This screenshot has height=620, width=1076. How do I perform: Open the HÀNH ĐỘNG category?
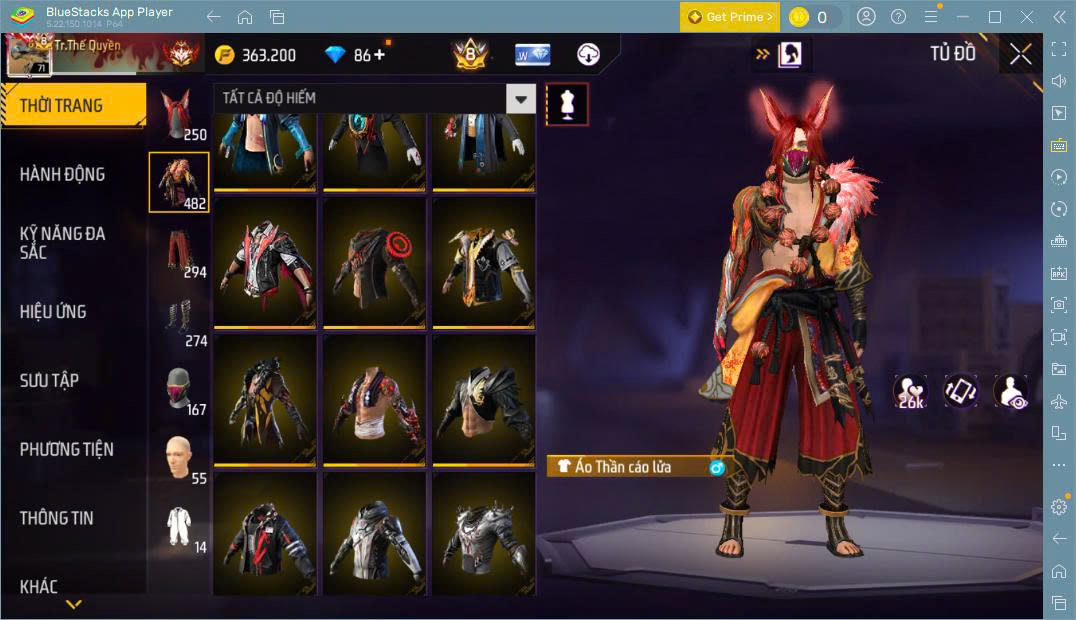pos(63,174)
